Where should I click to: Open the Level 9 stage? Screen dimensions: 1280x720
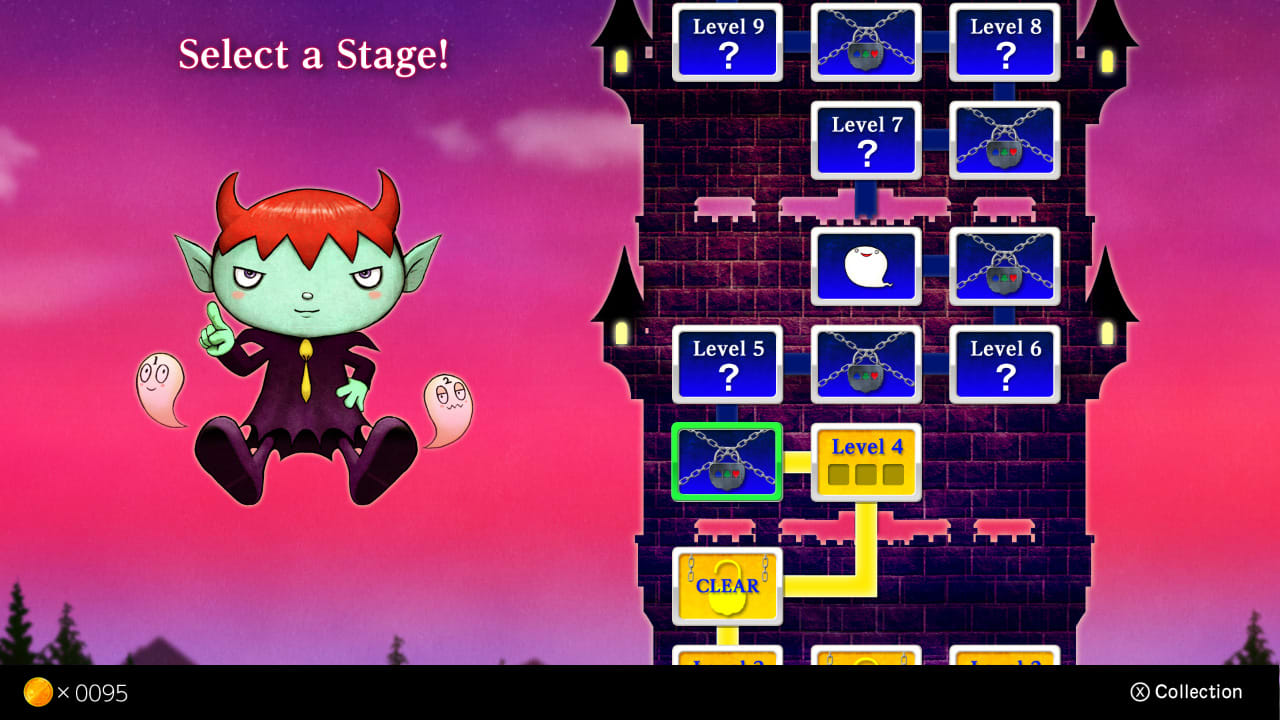tap(727, 42)
